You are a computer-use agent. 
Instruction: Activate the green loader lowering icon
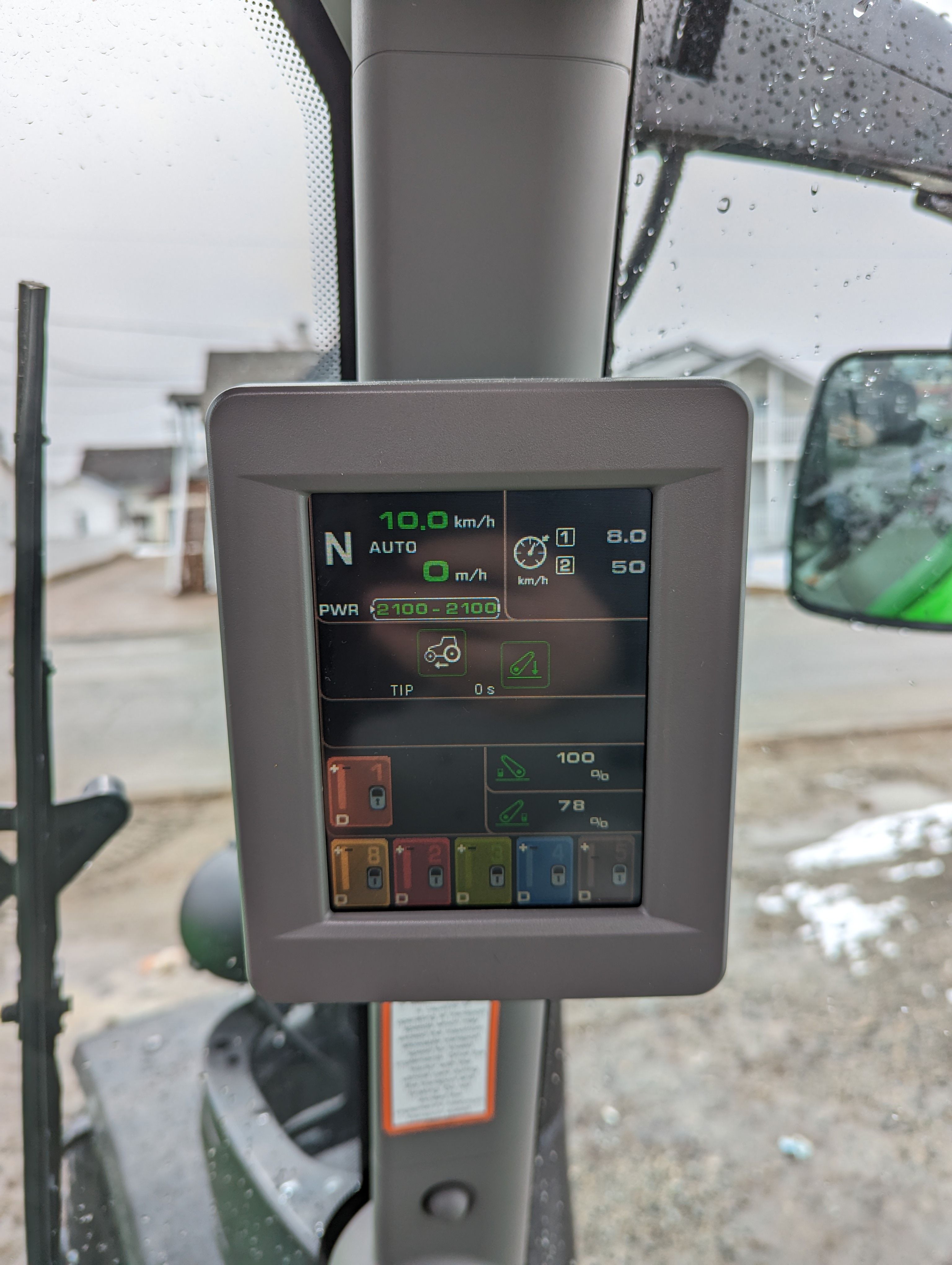pos(525,664)
